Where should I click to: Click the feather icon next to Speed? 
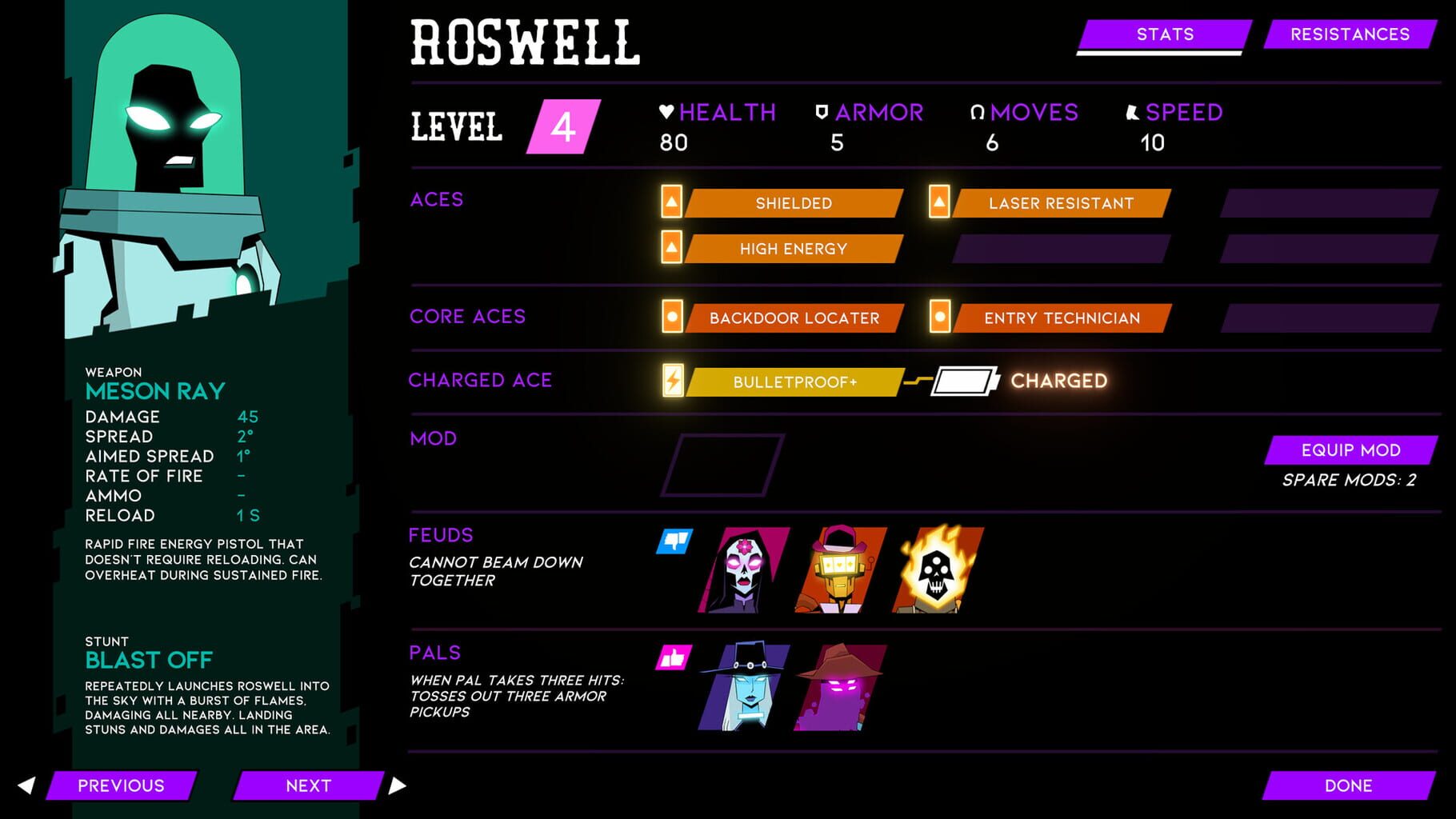(x=1130, y=112)
